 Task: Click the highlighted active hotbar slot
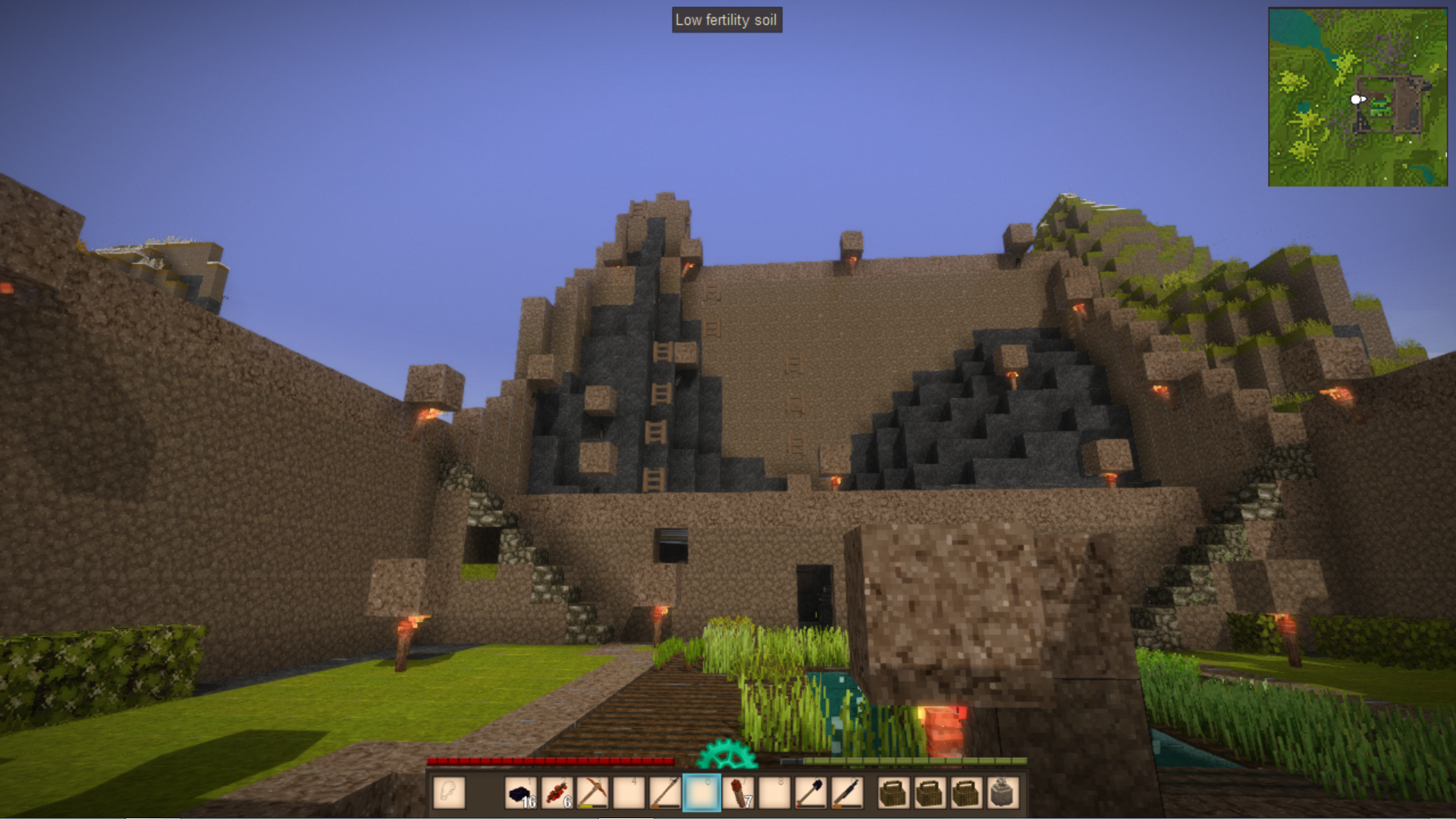click(701, 793)
